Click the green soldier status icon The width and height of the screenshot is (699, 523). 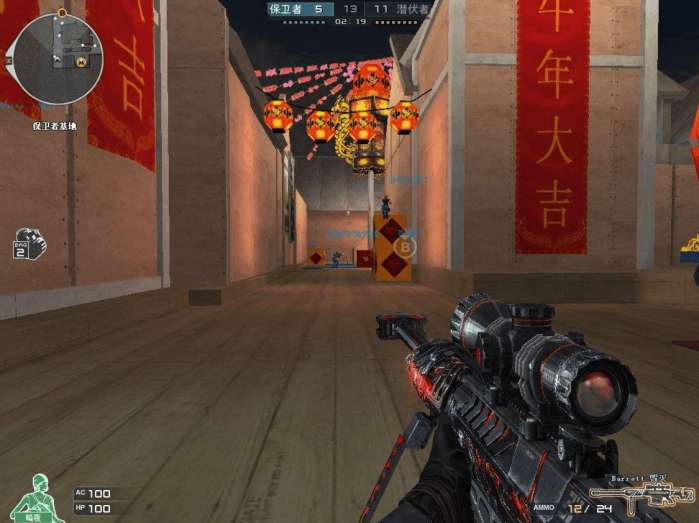pos(37,496)
